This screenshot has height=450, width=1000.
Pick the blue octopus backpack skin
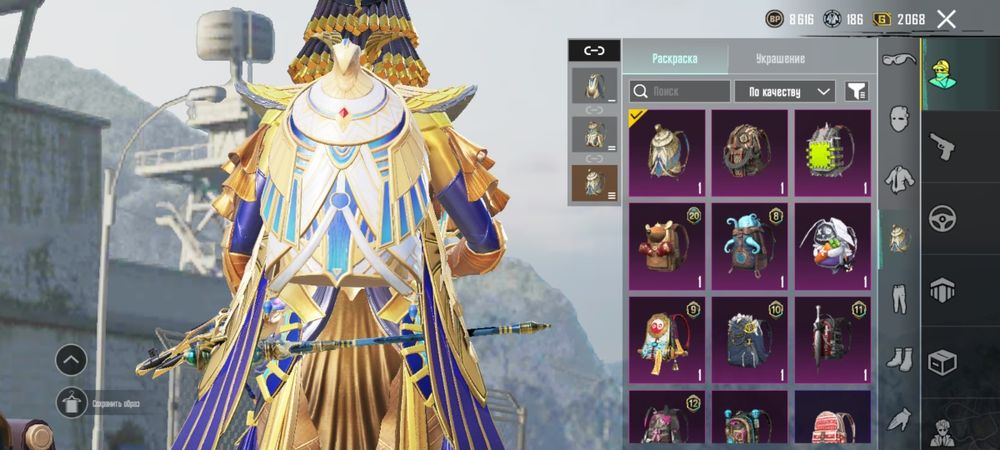coord(749,246)
